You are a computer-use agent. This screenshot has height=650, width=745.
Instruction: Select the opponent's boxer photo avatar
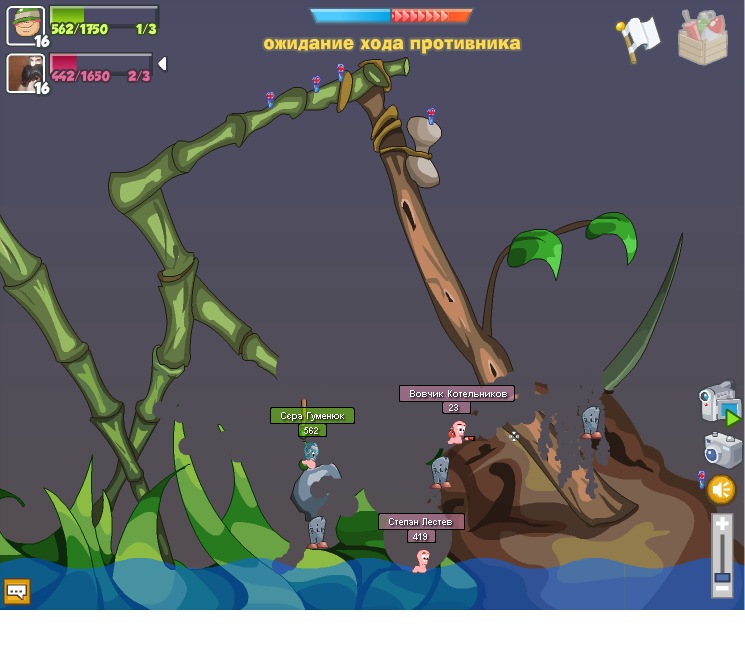click(25, 73)
